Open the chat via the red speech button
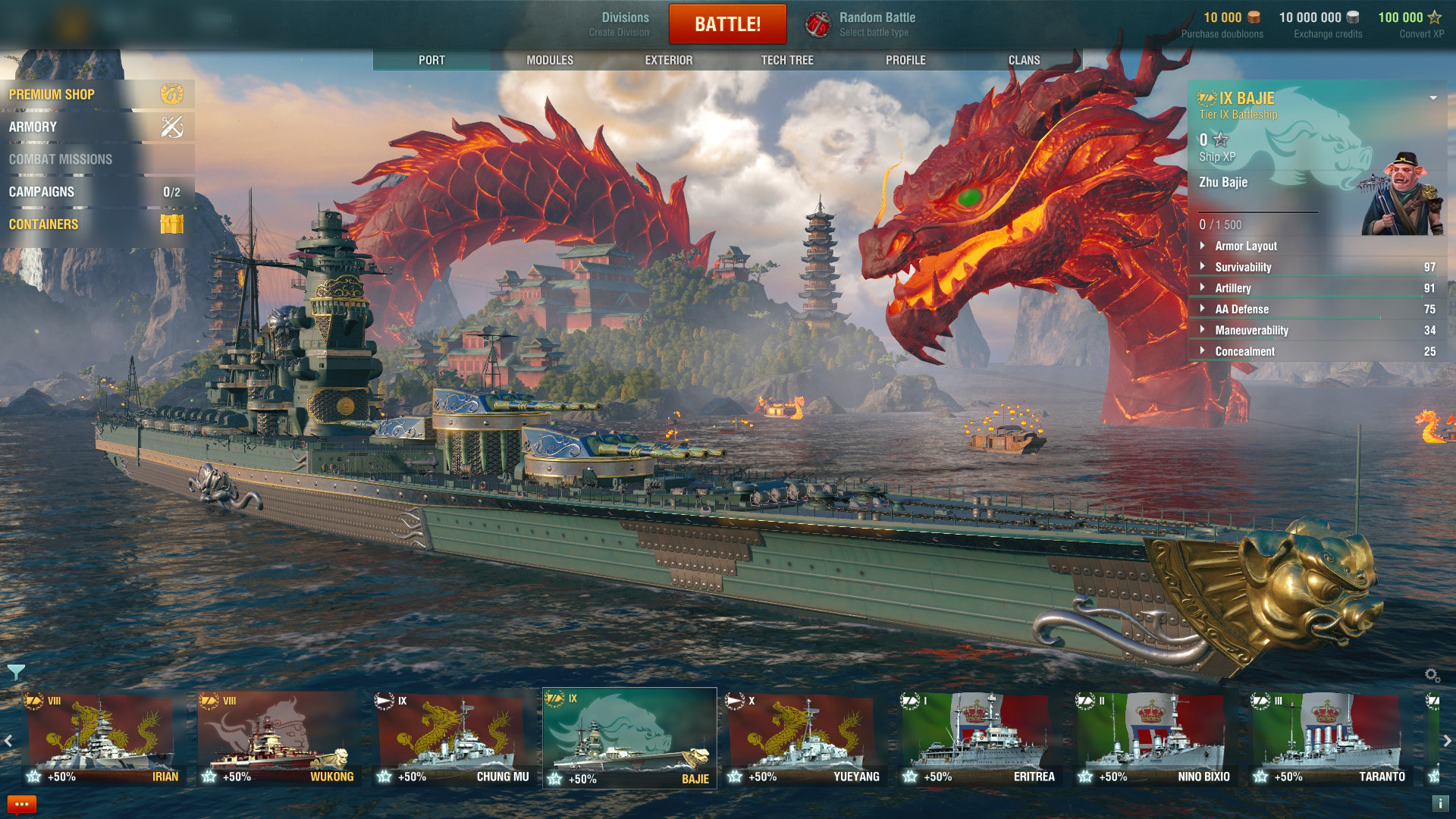 point(21,804)
